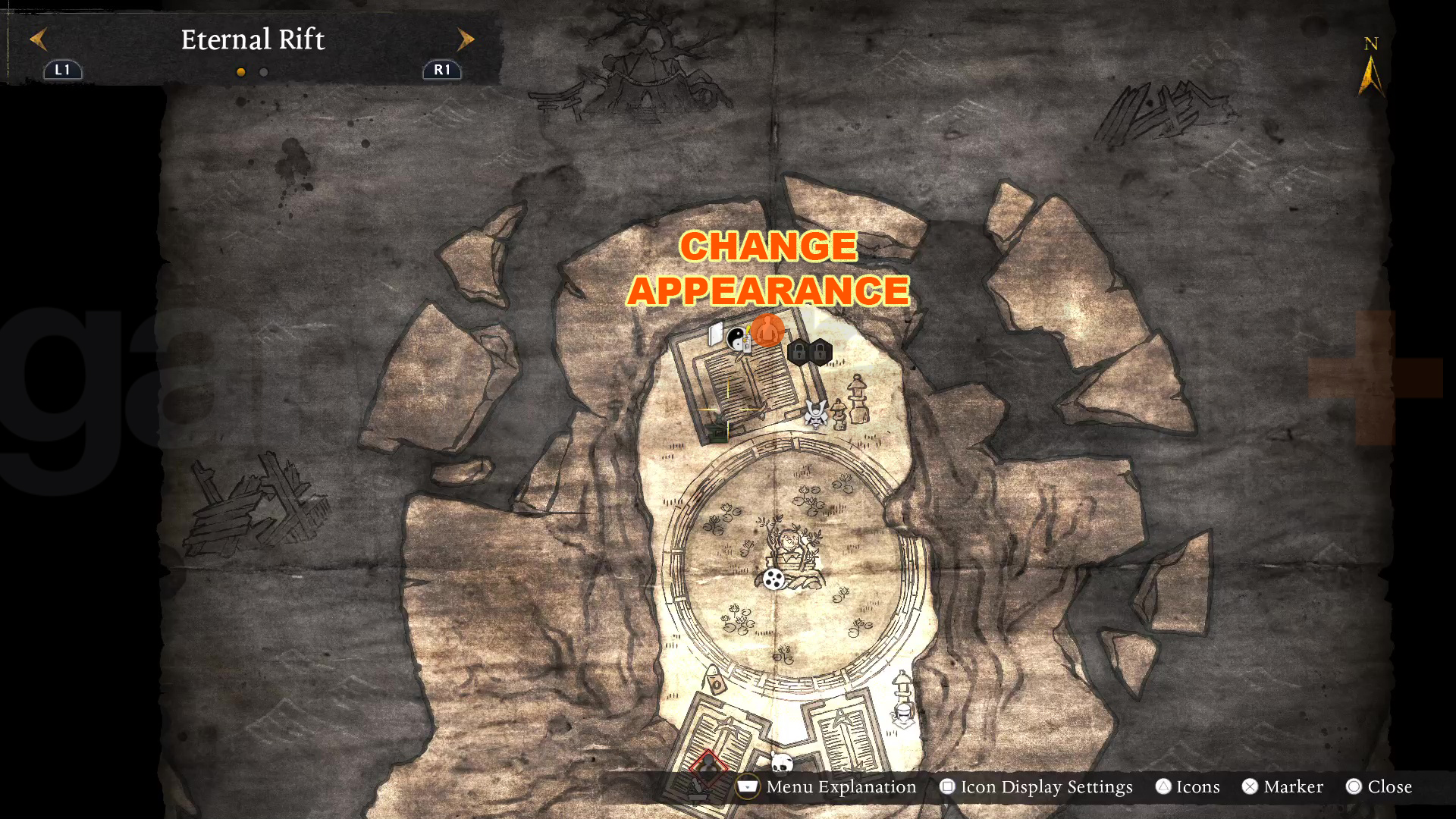Select the panda skull icon near the bottom
This screenshot has height=819, width=1456.
(x=782, y=764)
